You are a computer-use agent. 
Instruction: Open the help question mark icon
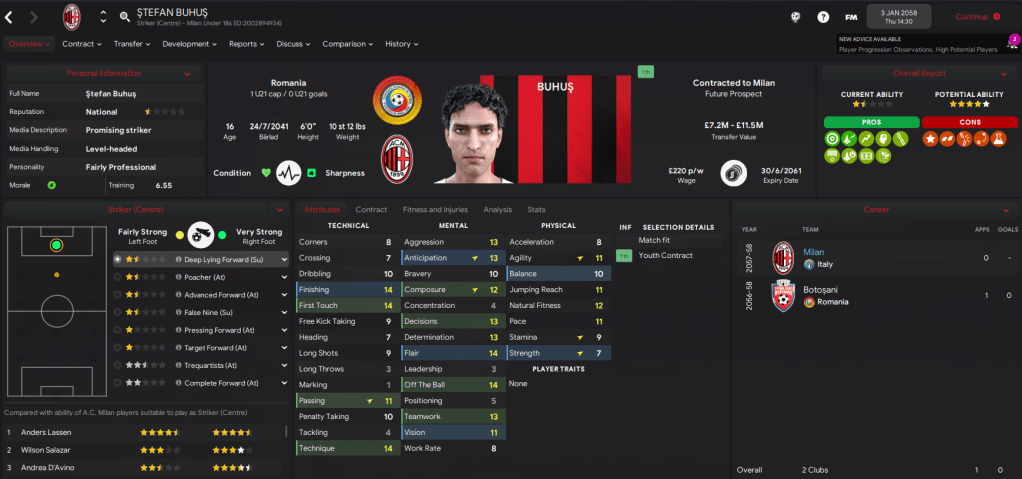(823, 17)
